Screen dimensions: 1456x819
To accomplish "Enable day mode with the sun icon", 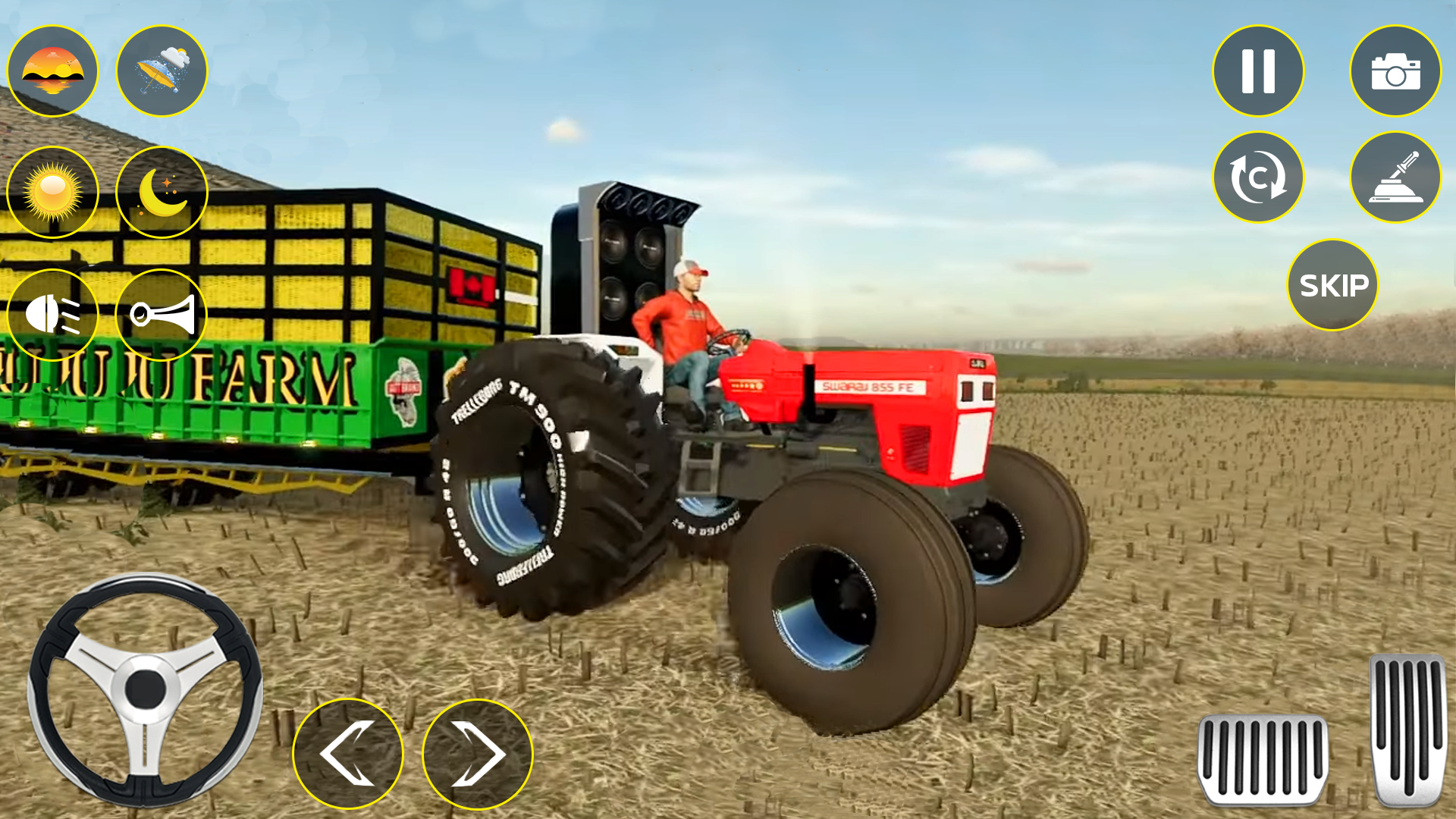I will (x=53, y=192).
